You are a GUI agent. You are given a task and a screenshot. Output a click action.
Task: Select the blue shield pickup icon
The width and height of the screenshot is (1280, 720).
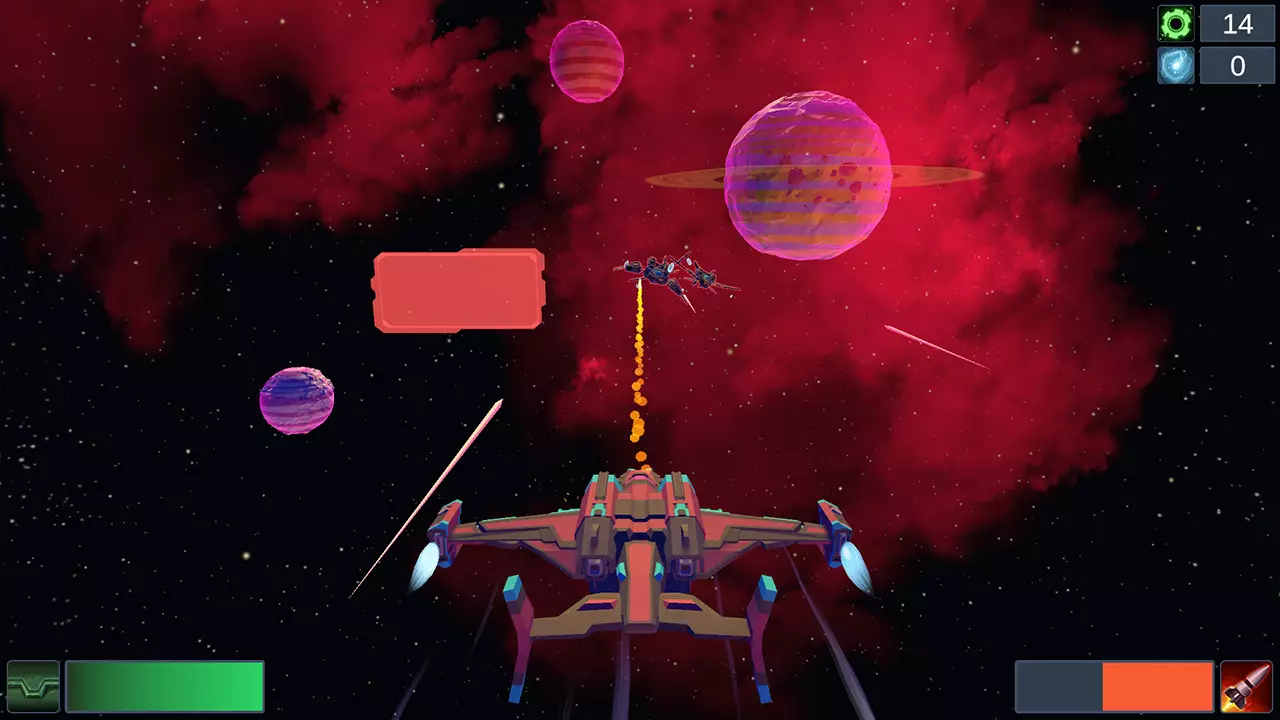click(1176, 66)
